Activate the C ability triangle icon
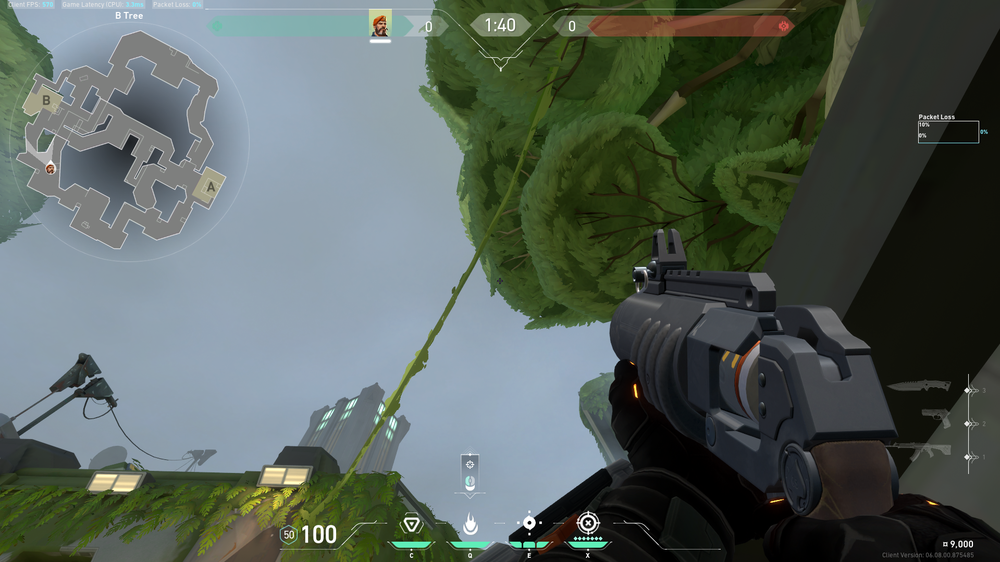 pyautogui.click(x=411, y=524)
